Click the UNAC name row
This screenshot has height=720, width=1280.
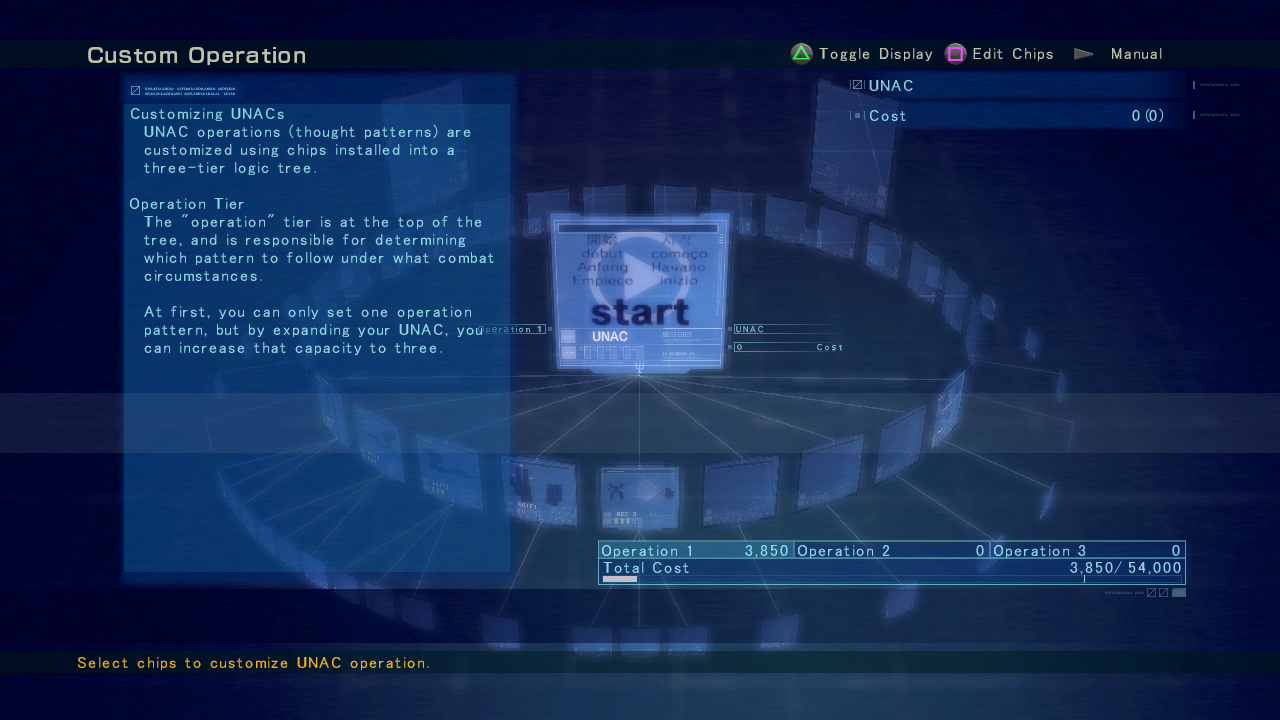click(x=1015, y=86)
